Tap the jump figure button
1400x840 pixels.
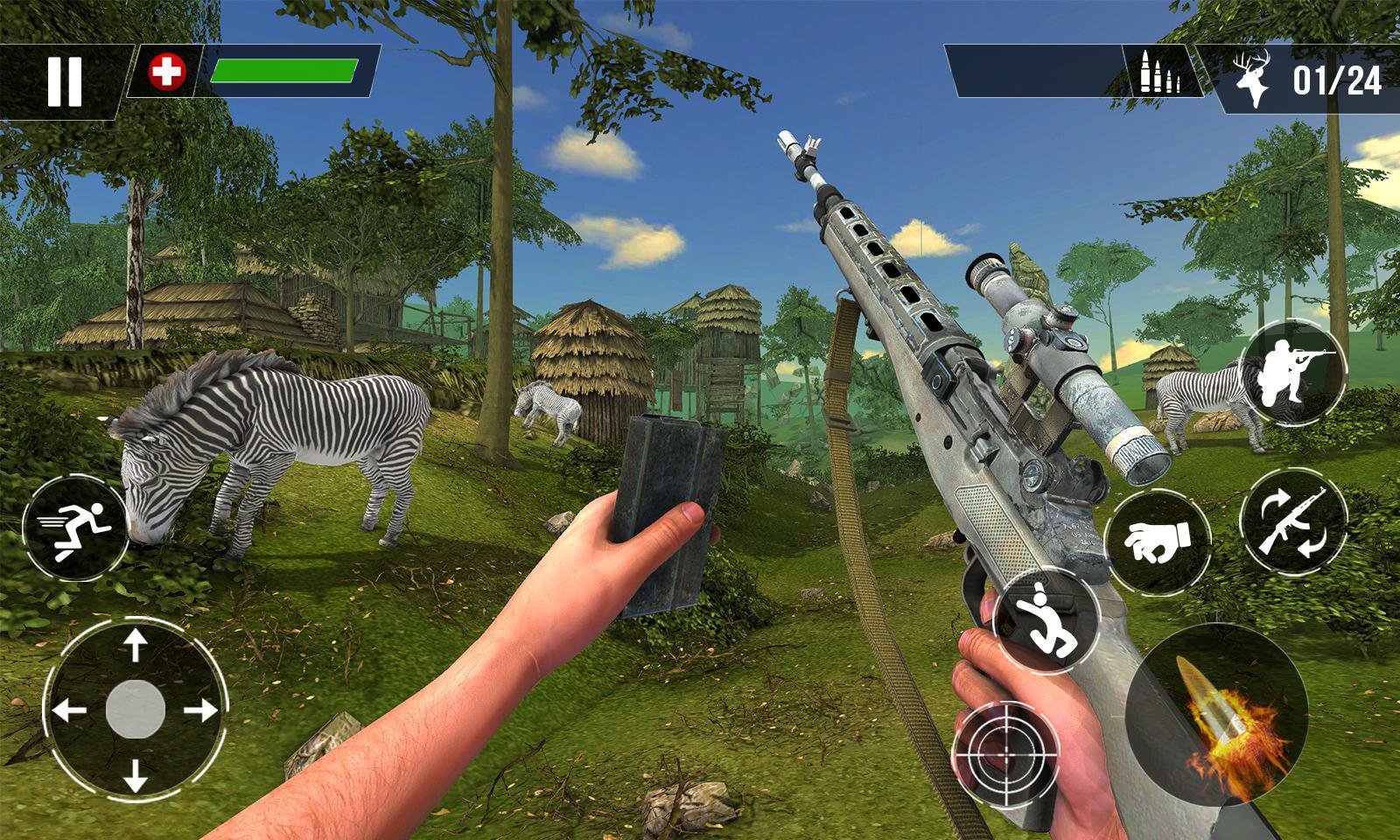coord(1046,619)
